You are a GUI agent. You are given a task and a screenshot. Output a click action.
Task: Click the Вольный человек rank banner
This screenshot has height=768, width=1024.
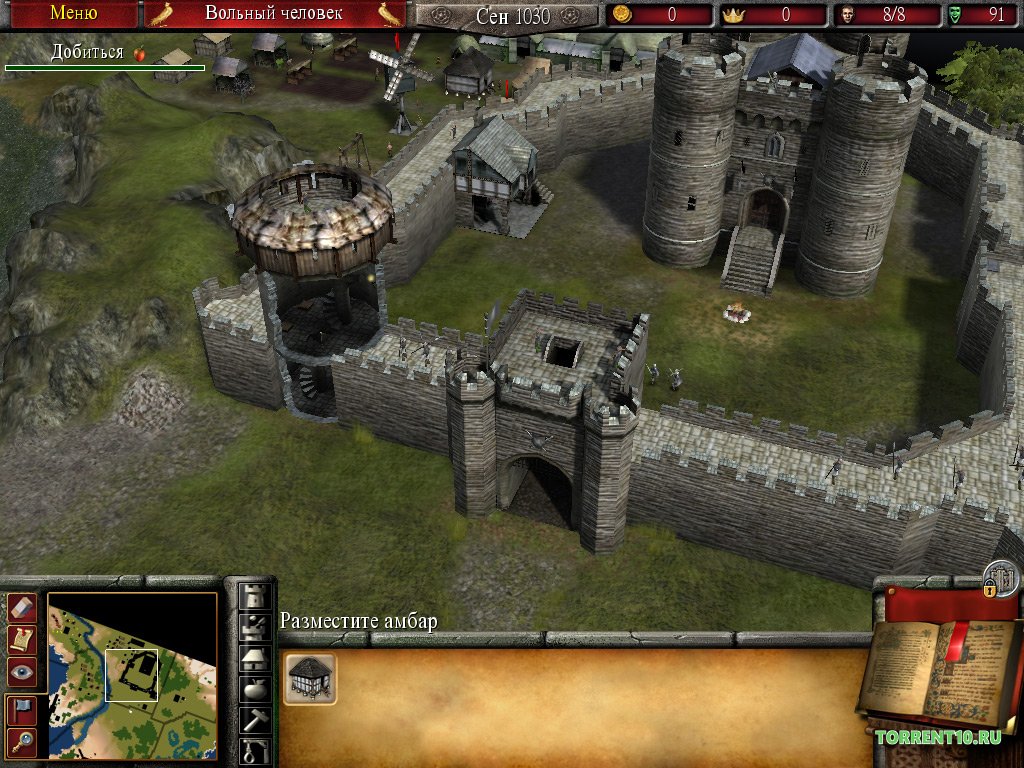tap(274, 14)
